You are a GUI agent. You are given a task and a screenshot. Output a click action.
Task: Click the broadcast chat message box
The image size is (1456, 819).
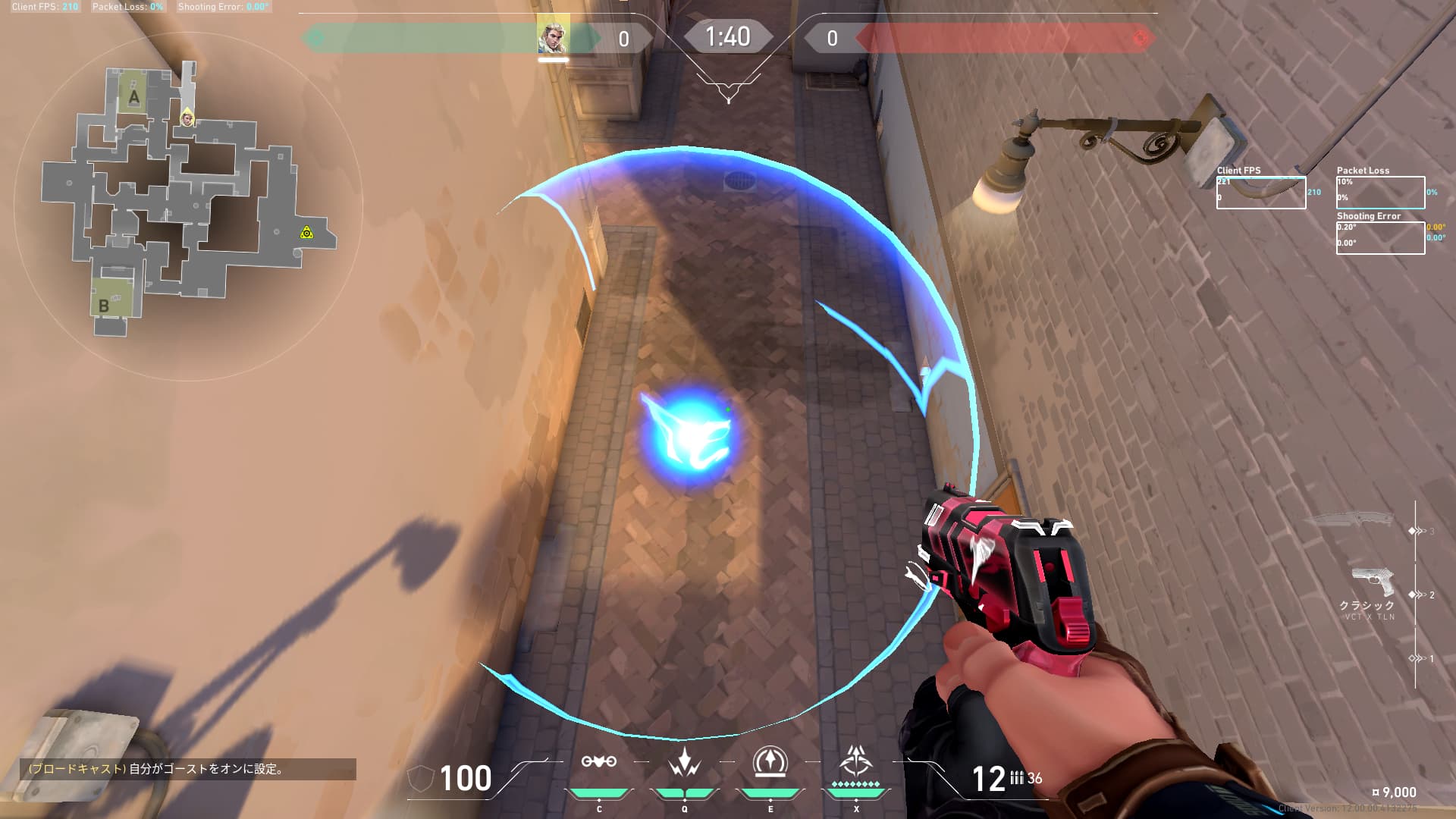188,769
